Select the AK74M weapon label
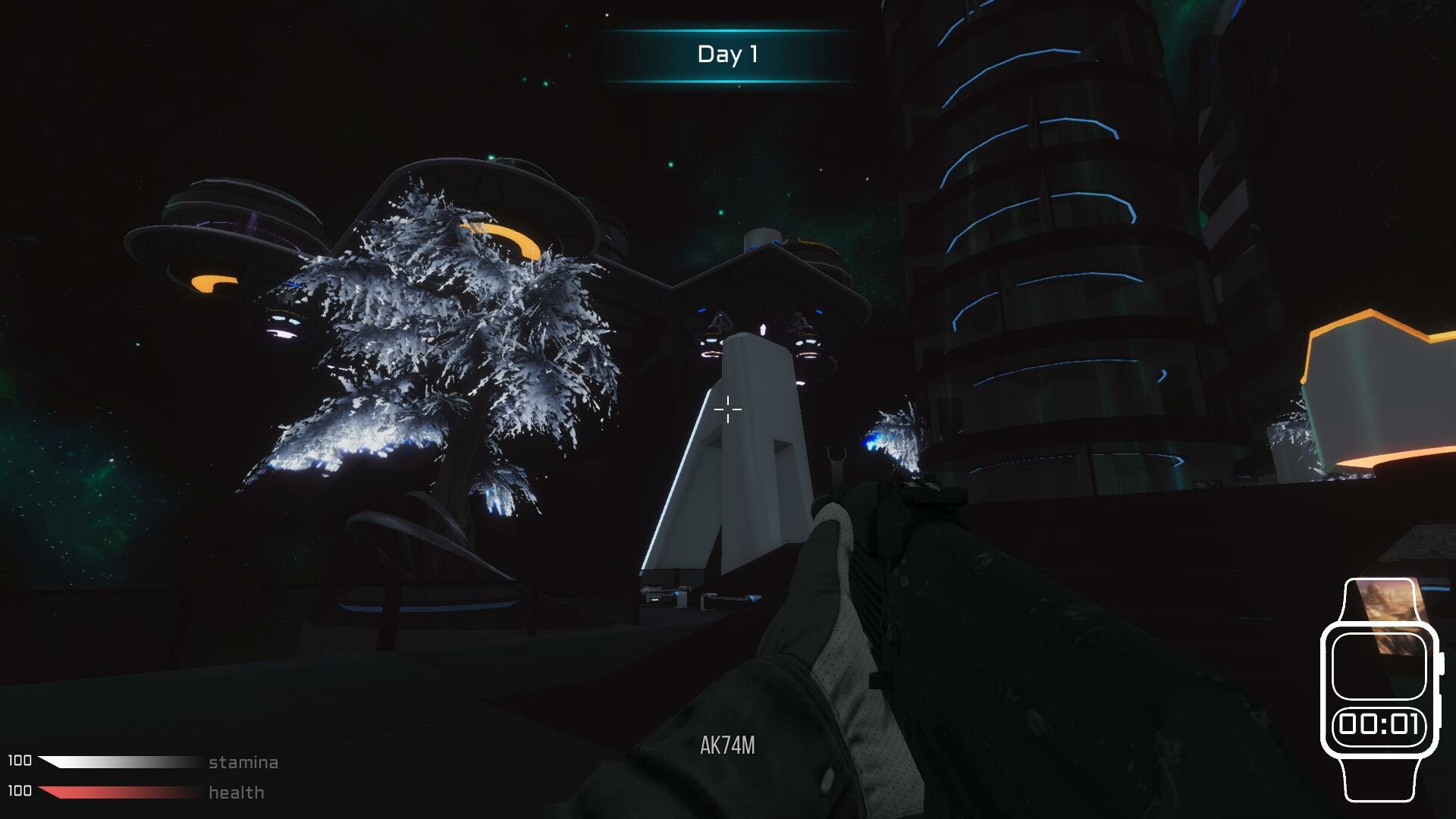This screenshot has width=1456, height=819. 727,745
